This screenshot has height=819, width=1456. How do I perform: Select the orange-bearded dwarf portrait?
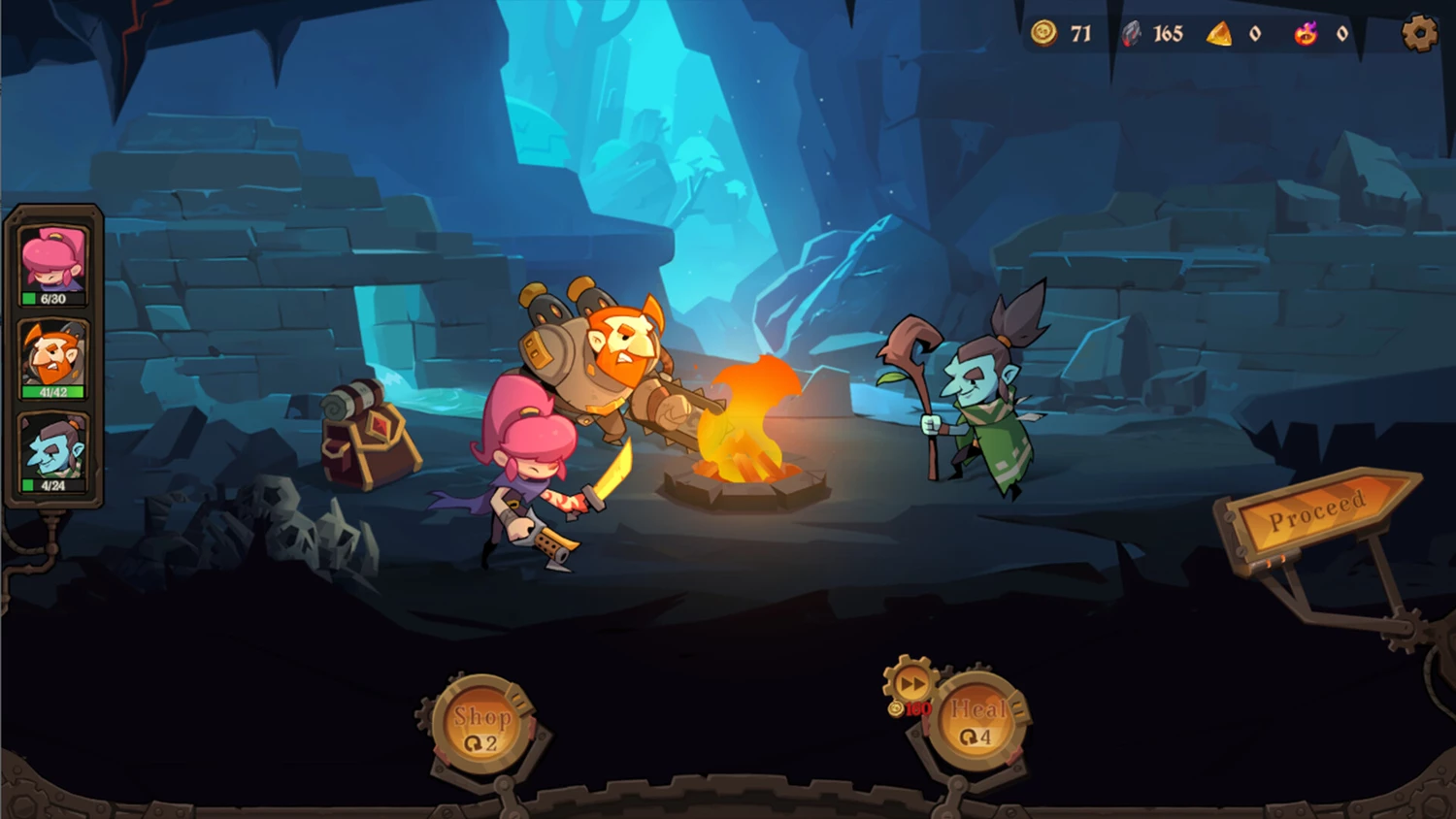point(54,356)
